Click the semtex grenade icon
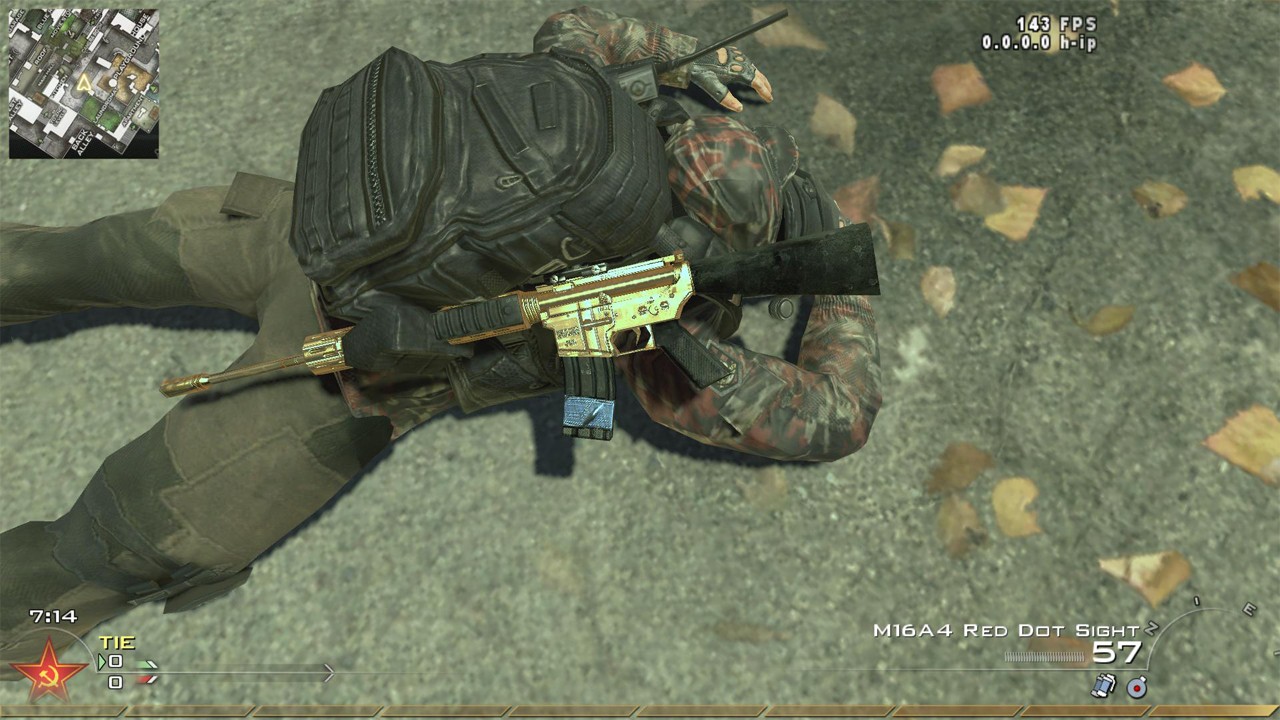This screenshot has width=1280, height=720. pyautogui.click(x=1137, y=688)
